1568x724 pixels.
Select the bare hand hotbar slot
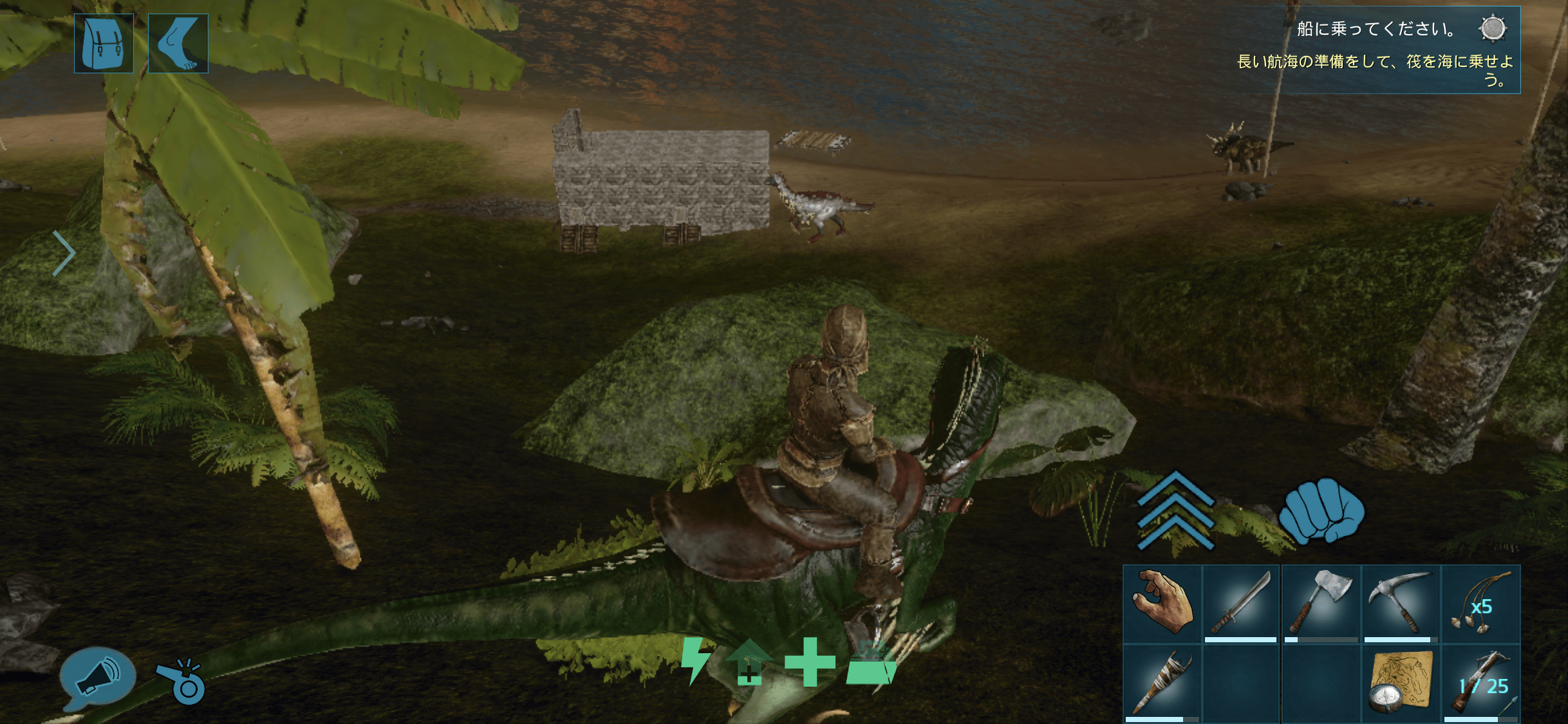pos(1162,604)
